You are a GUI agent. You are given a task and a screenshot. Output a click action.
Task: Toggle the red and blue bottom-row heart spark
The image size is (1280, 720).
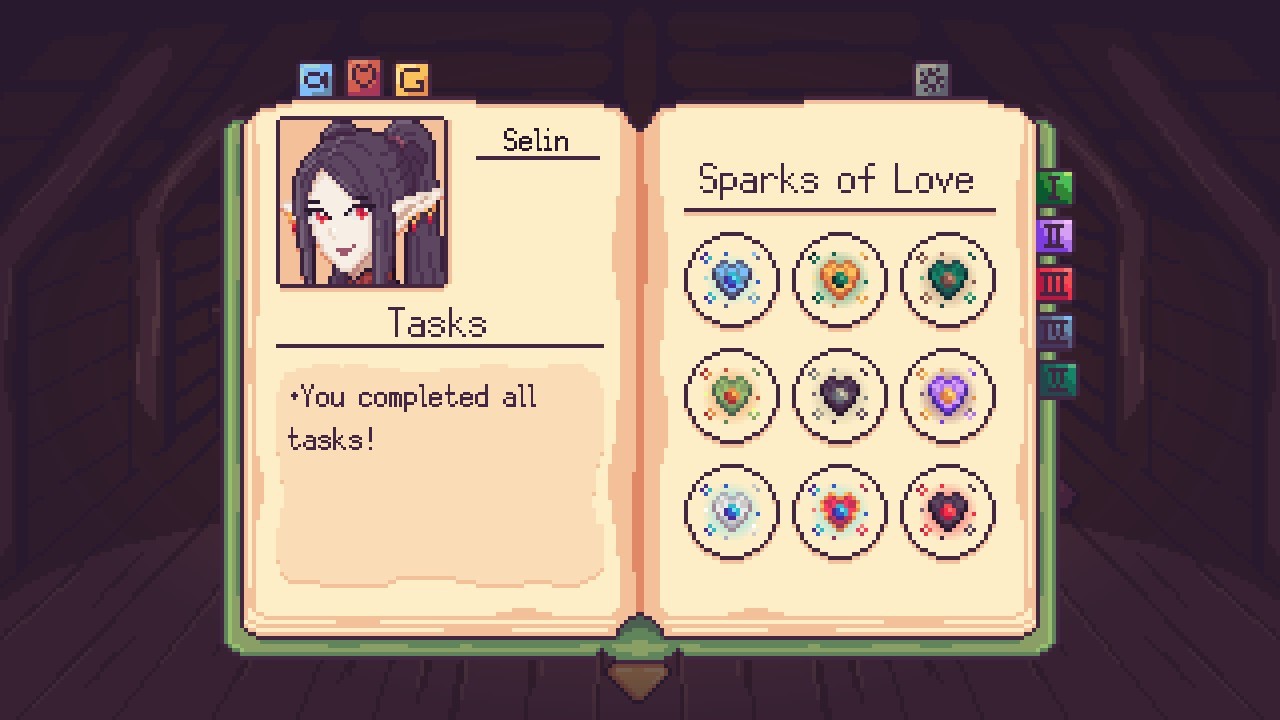pos(839,511)
